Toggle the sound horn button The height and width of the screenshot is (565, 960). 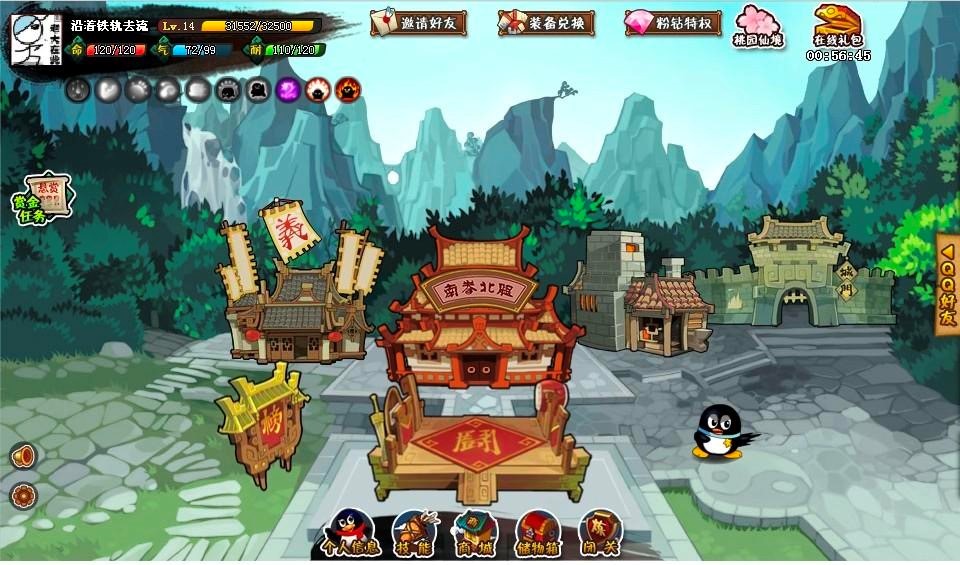(x=23, y=456)
